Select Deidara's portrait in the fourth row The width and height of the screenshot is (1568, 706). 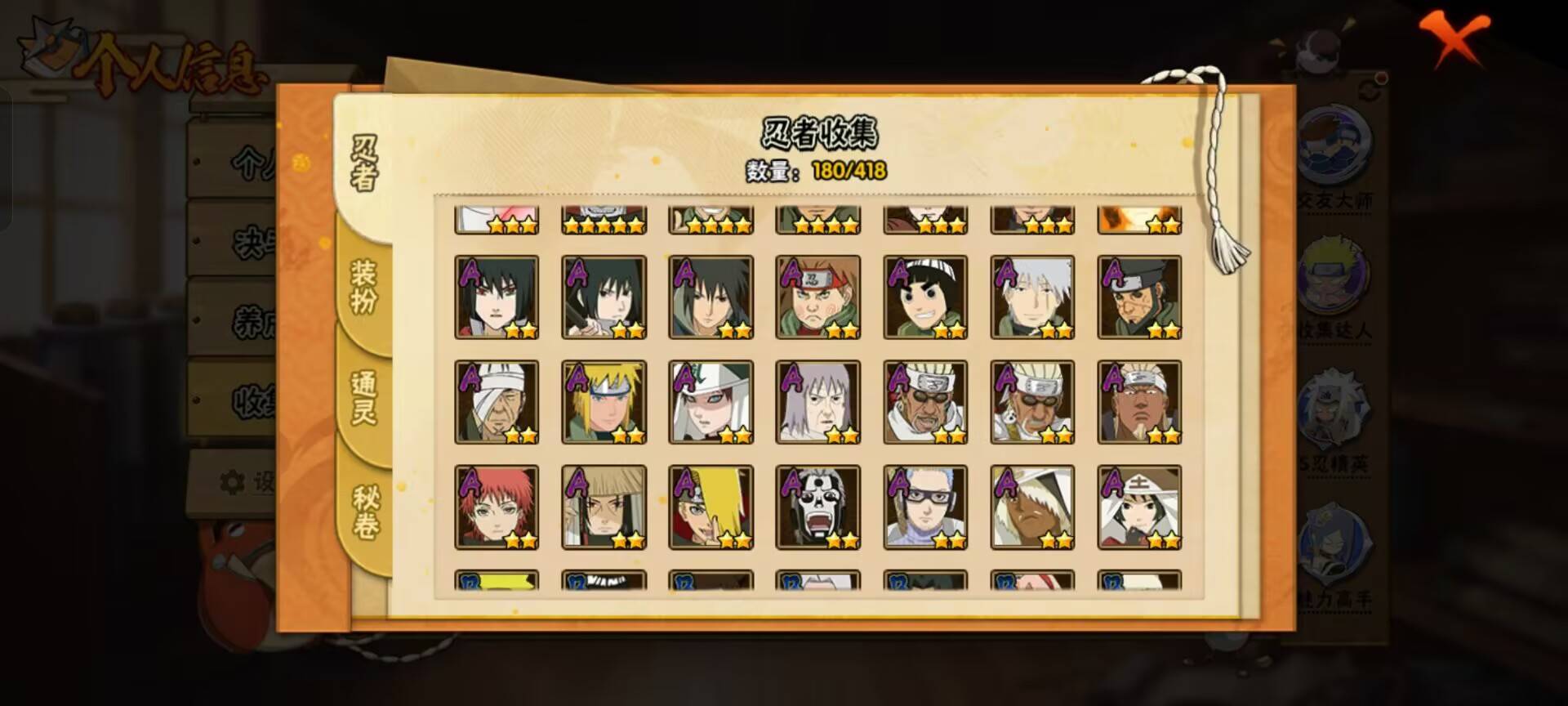(x=712, y=508)
